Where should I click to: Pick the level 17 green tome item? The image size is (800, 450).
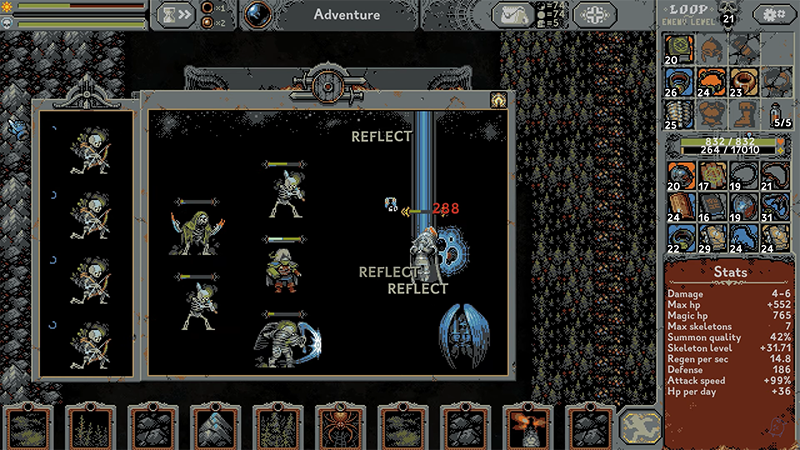coord(711,177)
